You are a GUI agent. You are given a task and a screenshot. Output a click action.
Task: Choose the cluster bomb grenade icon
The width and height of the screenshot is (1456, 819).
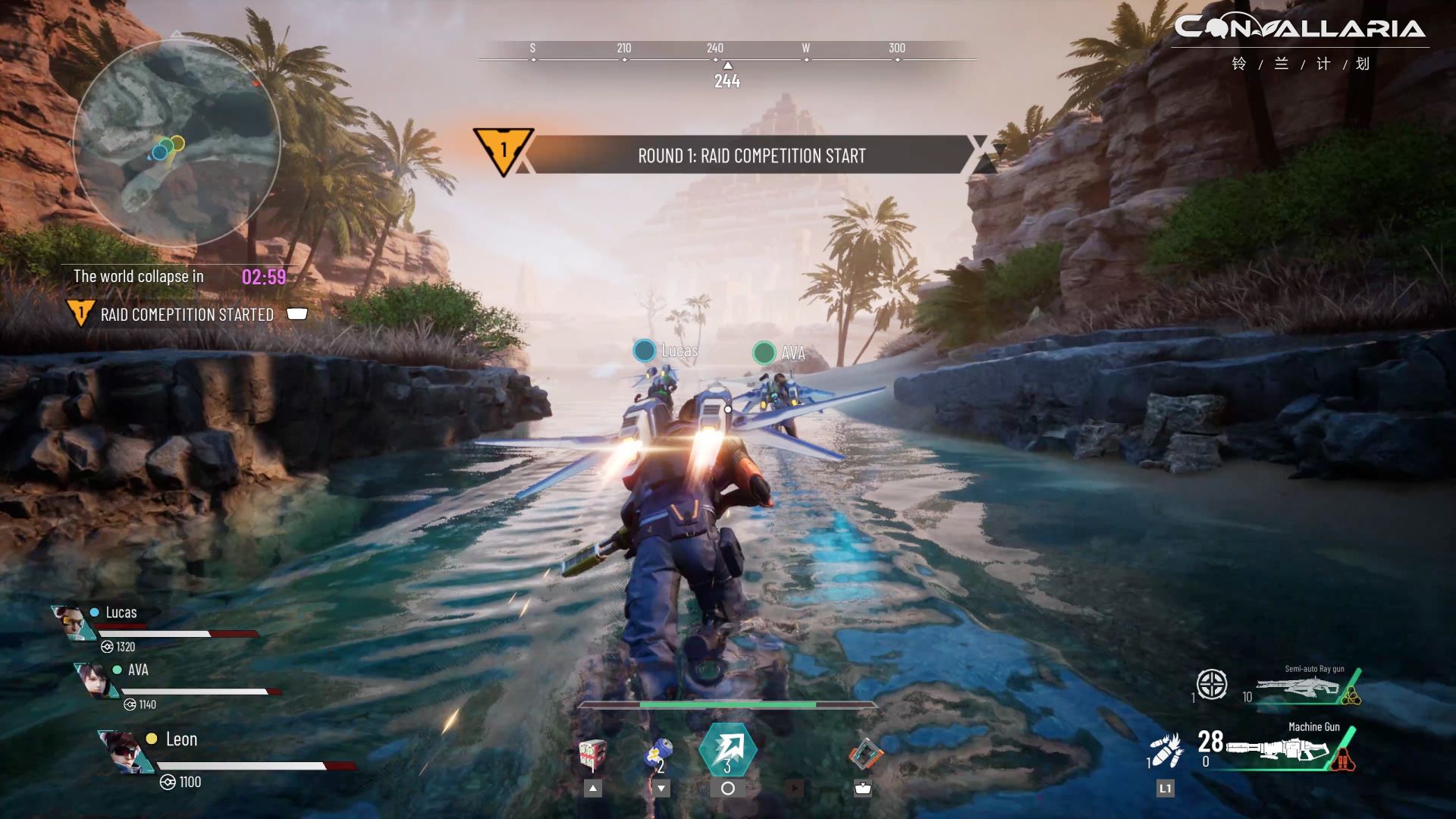coord(1166,749)
